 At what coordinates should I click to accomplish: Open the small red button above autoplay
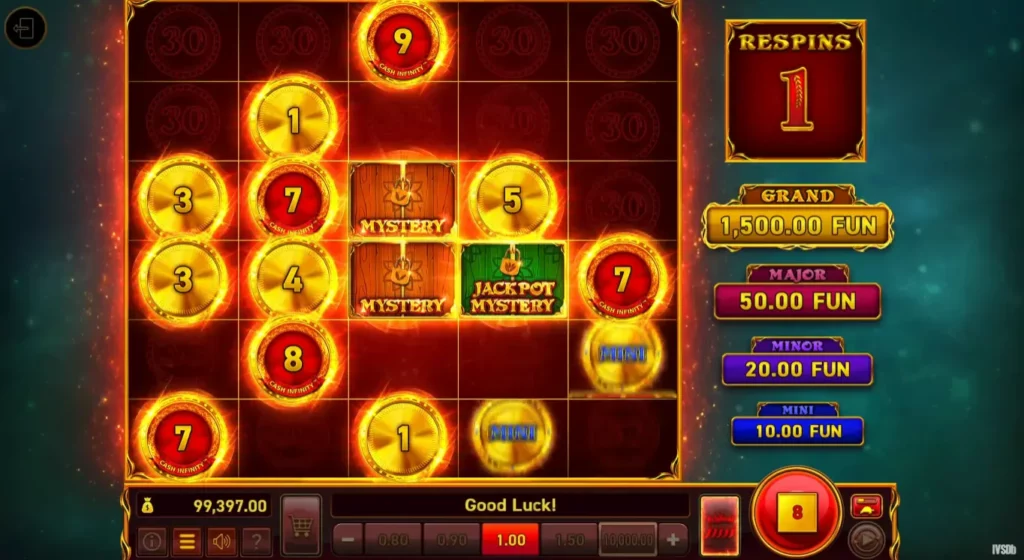(866, 505)
